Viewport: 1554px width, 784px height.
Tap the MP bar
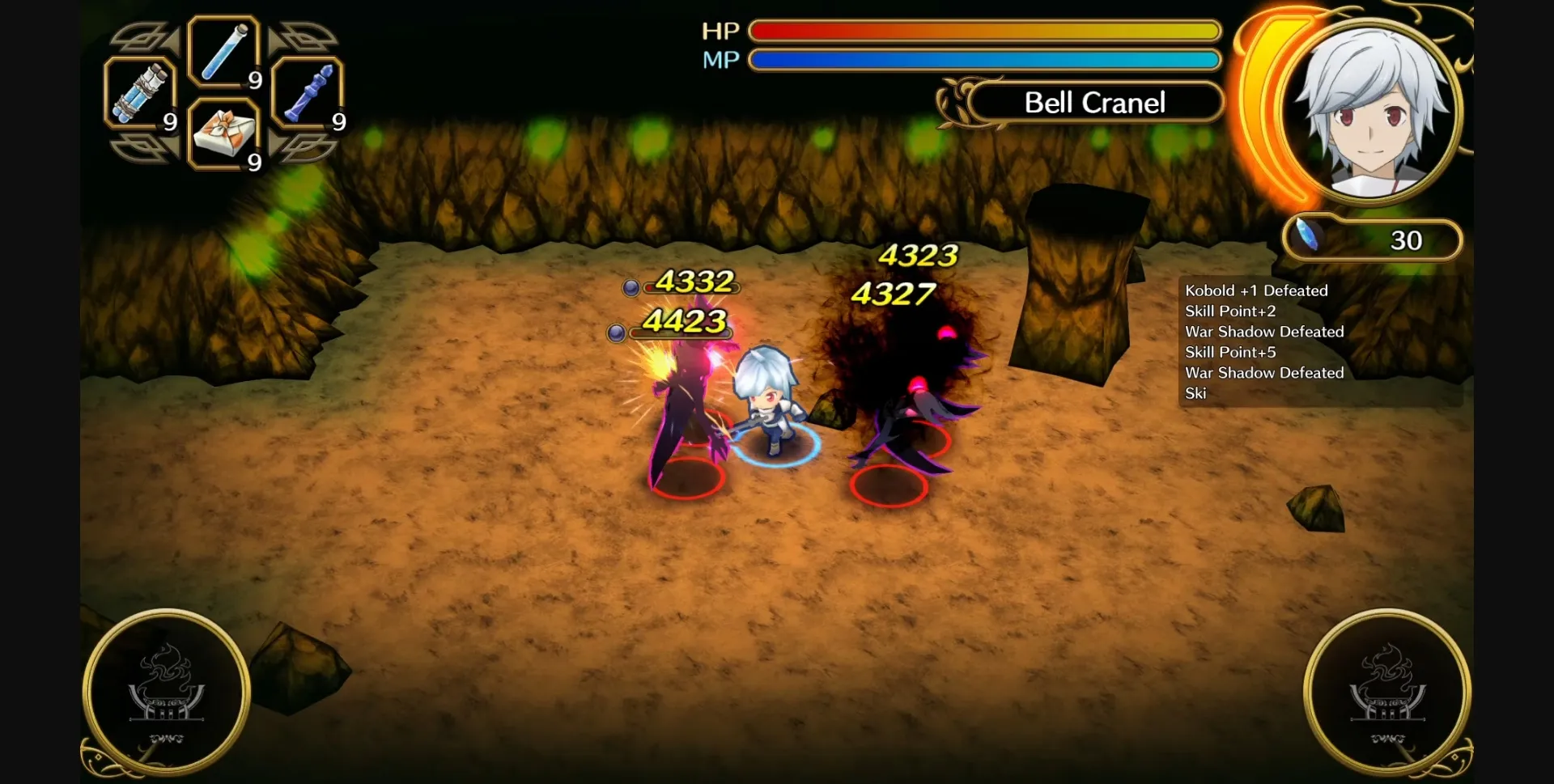coord(983,59)
